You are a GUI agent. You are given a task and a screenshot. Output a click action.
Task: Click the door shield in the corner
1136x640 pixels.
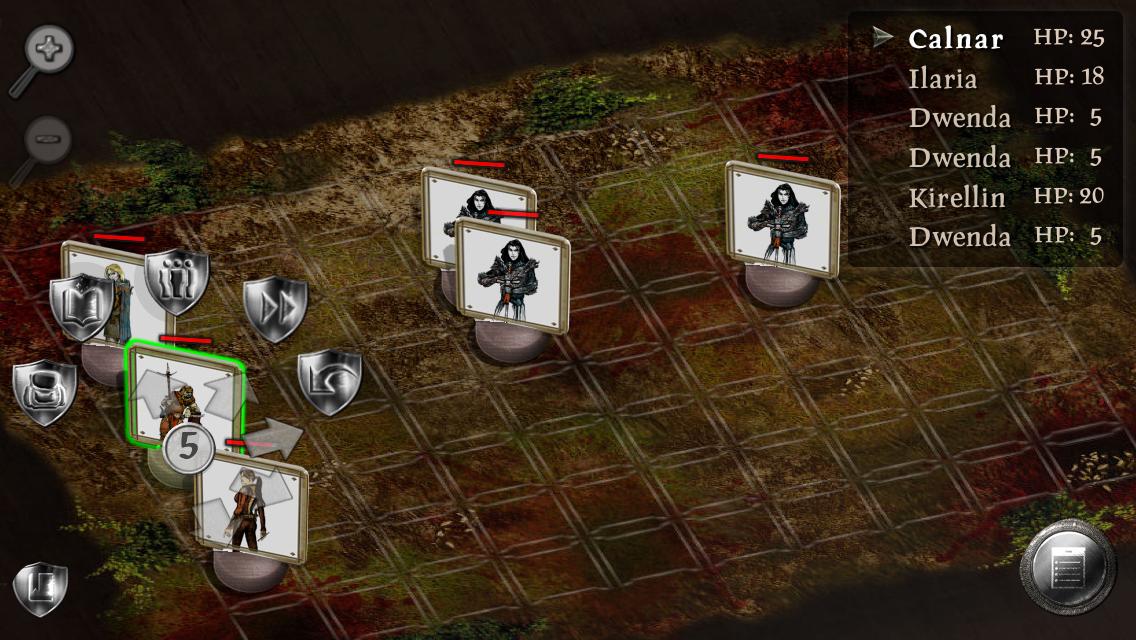(x=41, y=588)
